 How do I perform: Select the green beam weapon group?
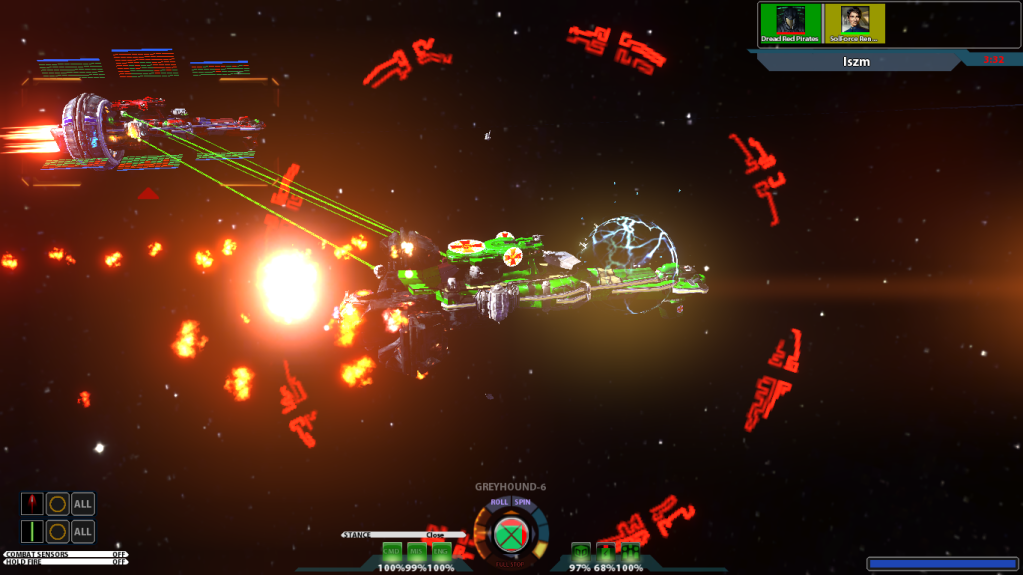pyautogui.click(x=33, y=531)
